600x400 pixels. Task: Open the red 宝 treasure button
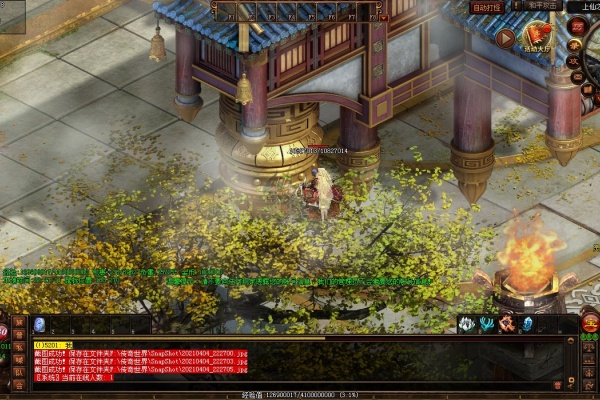click(x=590, y=322)
